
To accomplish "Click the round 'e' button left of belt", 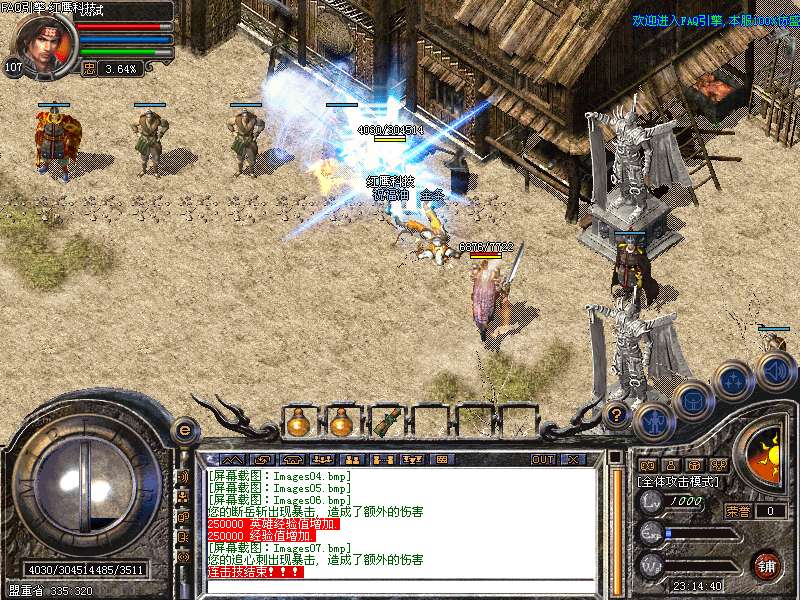I will pyautogui.click(x=184, y=430).
